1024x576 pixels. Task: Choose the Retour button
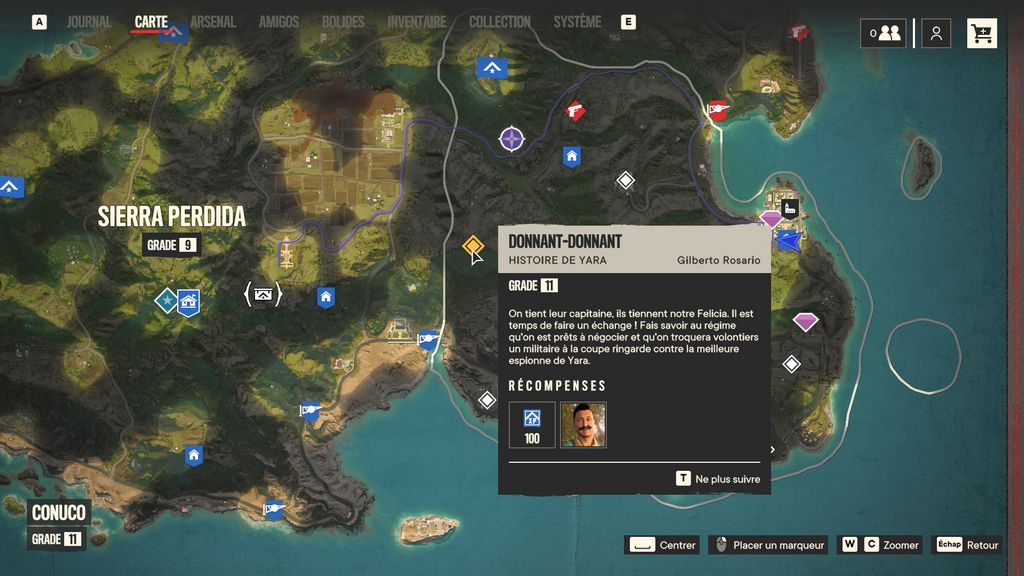[x=968, y=545]
